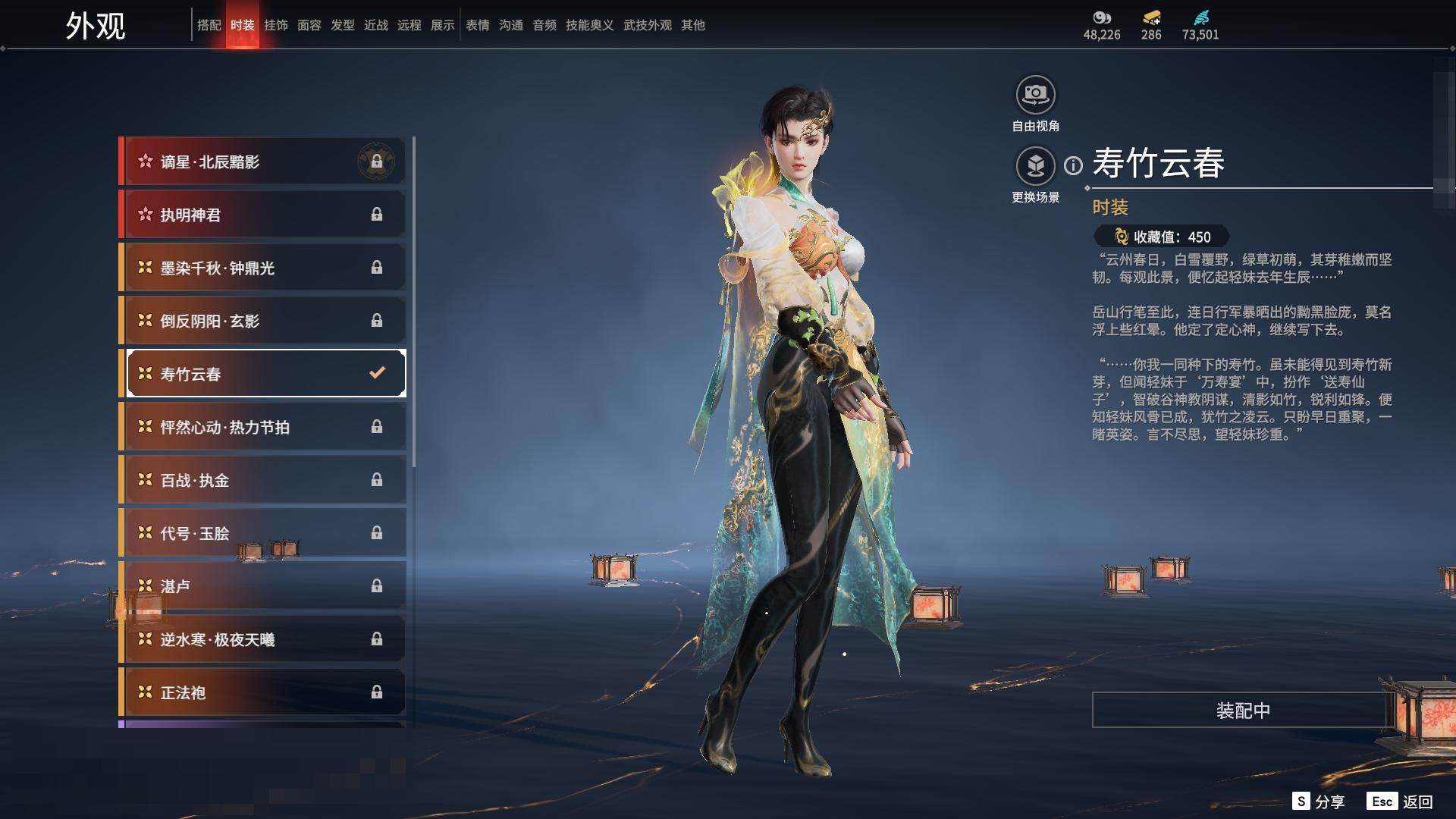
Task: Switch to the 搭配 tab
Action: 209,25
